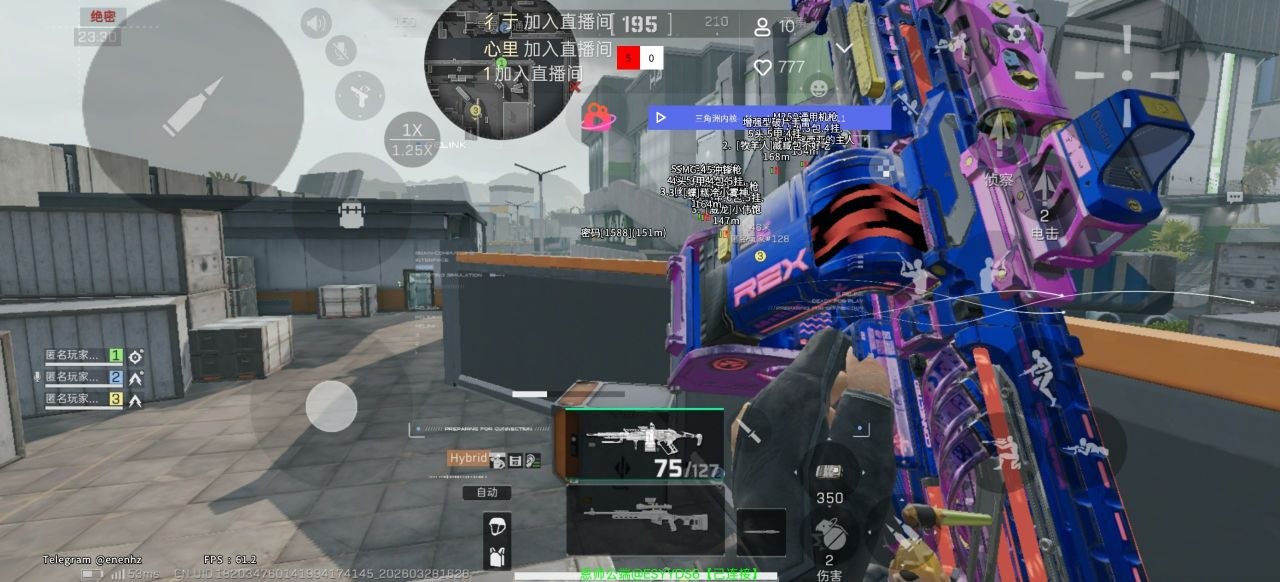The image size is (1280, 582).
Task: Toggle the muted microphone button
Action: (341, 50)
